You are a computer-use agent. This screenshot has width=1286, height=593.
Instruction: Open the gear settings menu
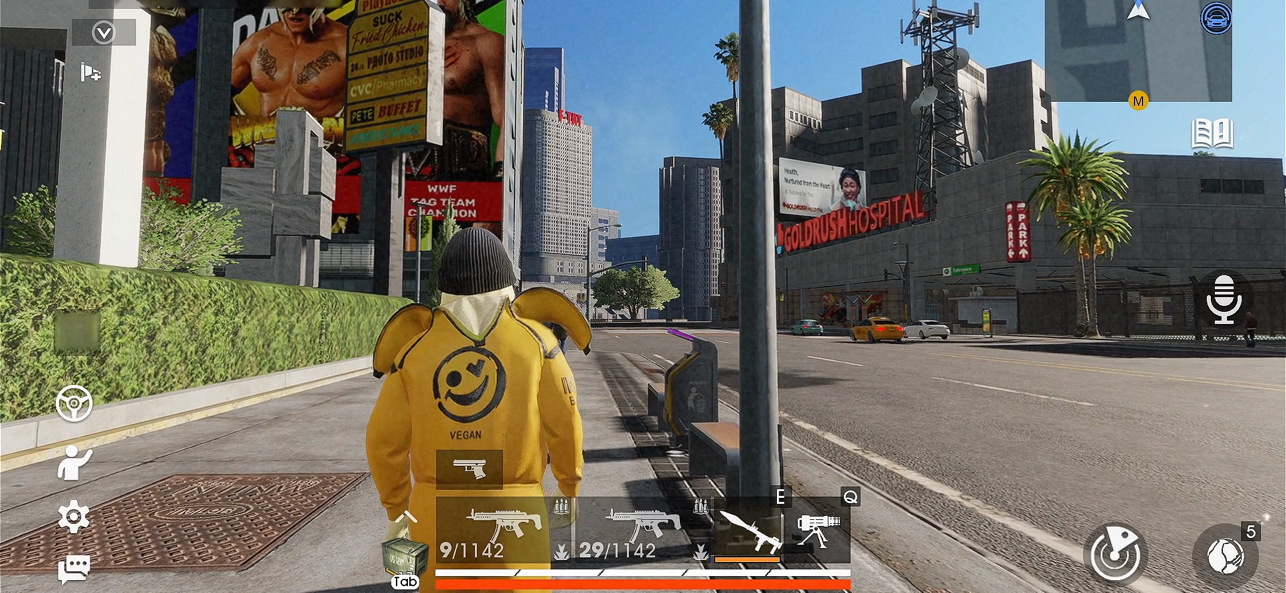74,517
